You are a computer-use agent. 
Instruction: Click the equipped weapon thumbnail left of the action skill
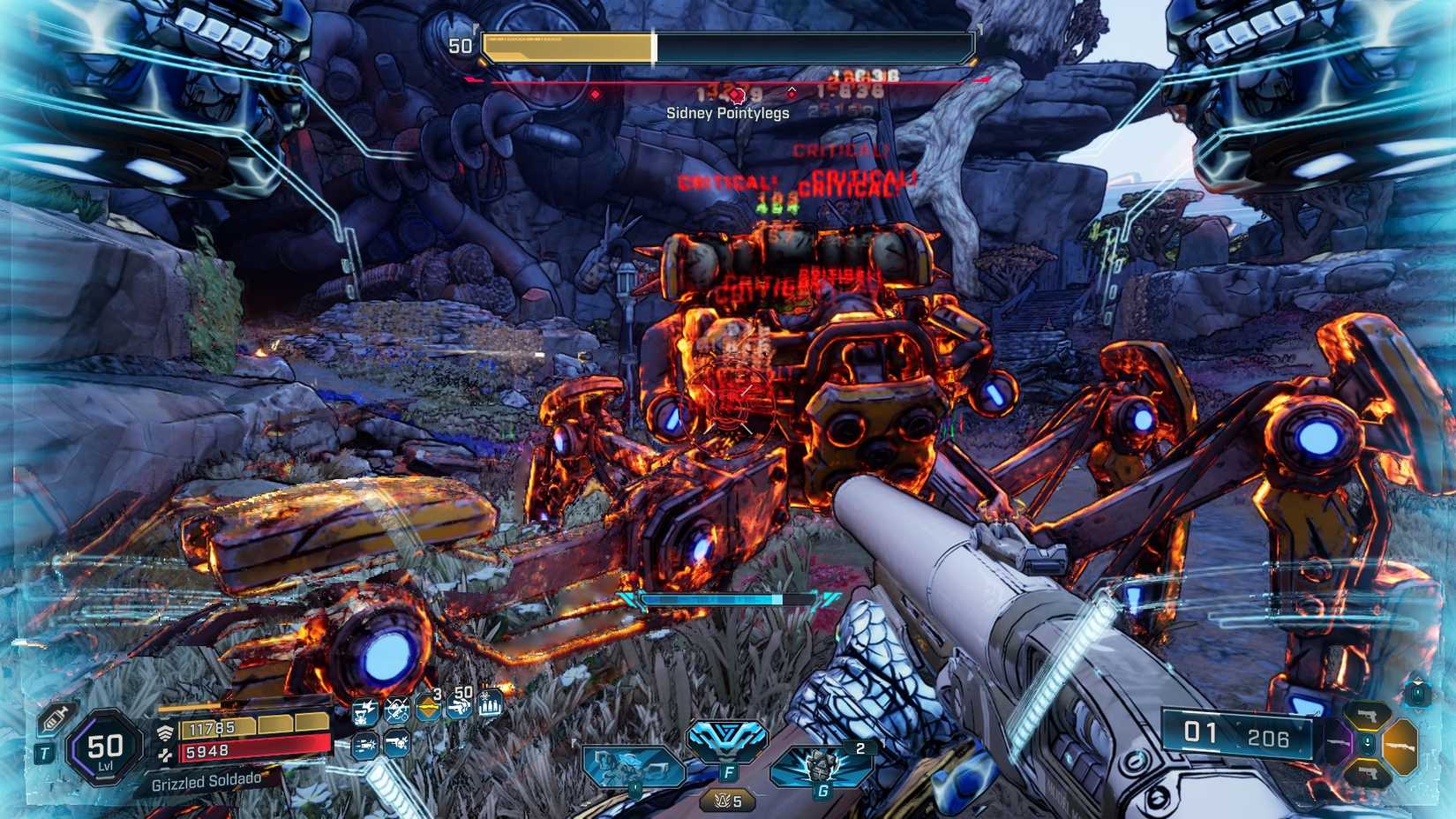pos(634,764)
